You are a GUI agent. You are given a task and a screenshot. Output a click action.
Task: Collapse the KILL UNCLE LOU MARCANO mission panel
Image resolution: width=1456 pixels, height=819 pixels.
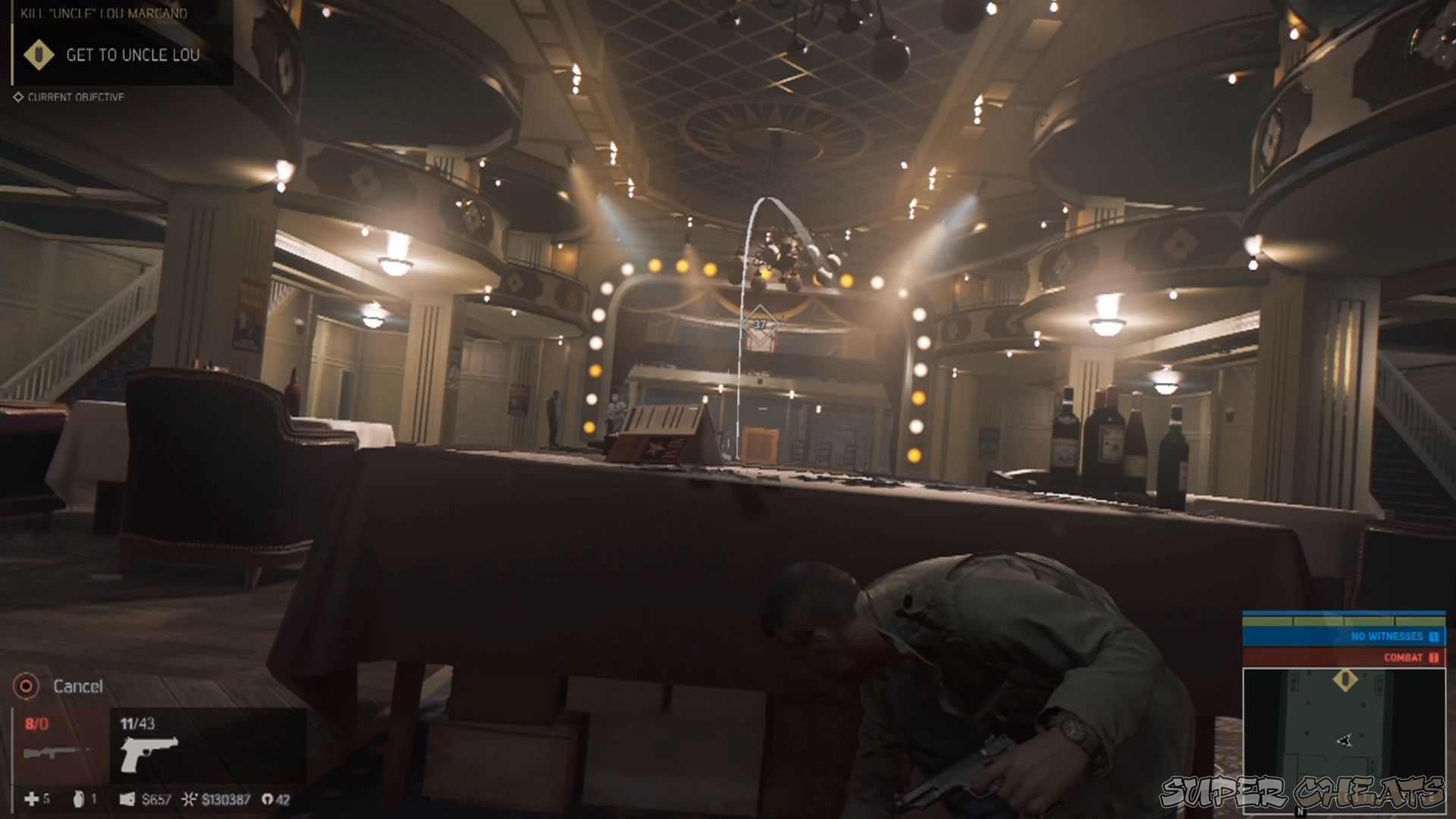102,13
